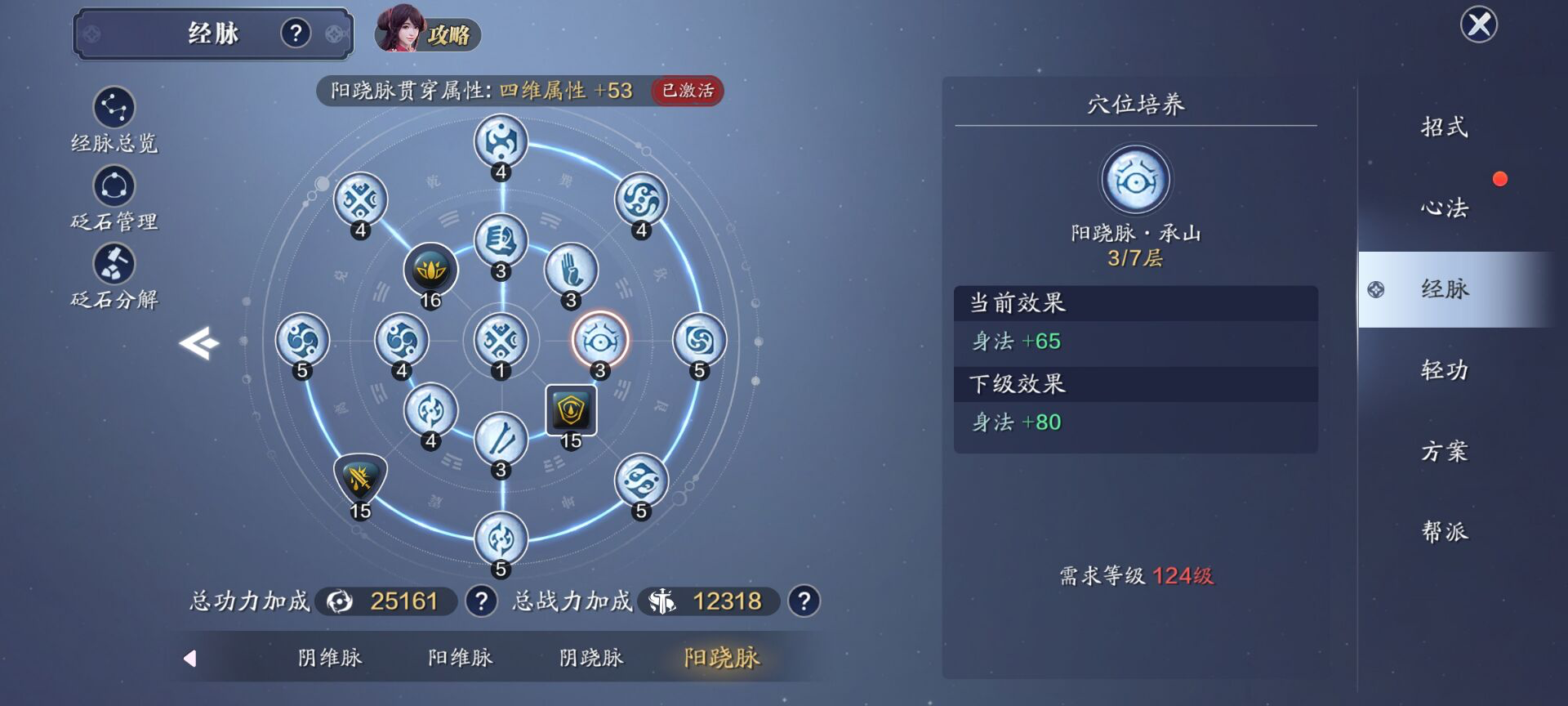
Task: Click the help icon beside 总战力加成
Action: point(804,601)
